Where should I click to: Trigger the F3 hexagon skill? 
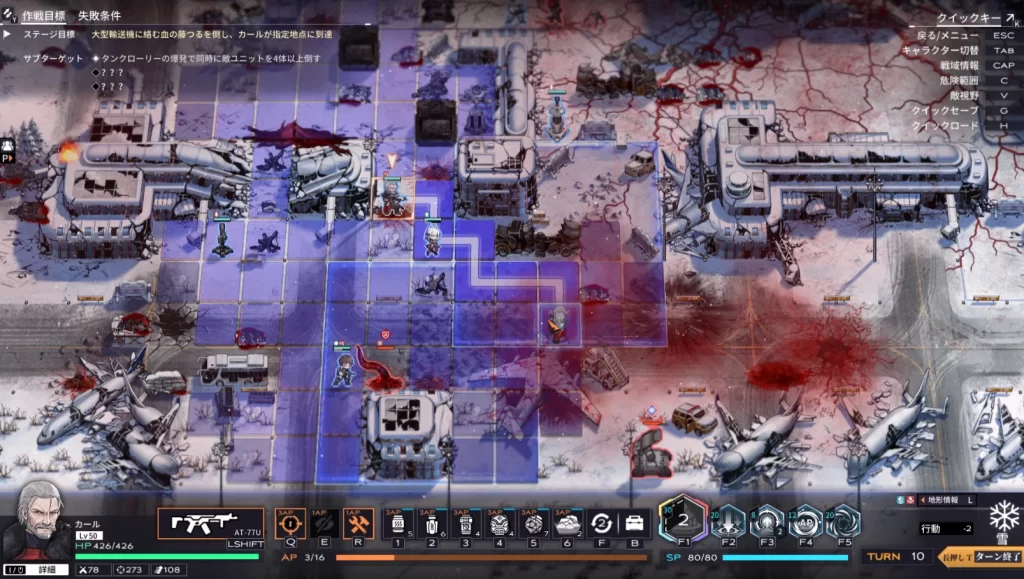(766, 521)
